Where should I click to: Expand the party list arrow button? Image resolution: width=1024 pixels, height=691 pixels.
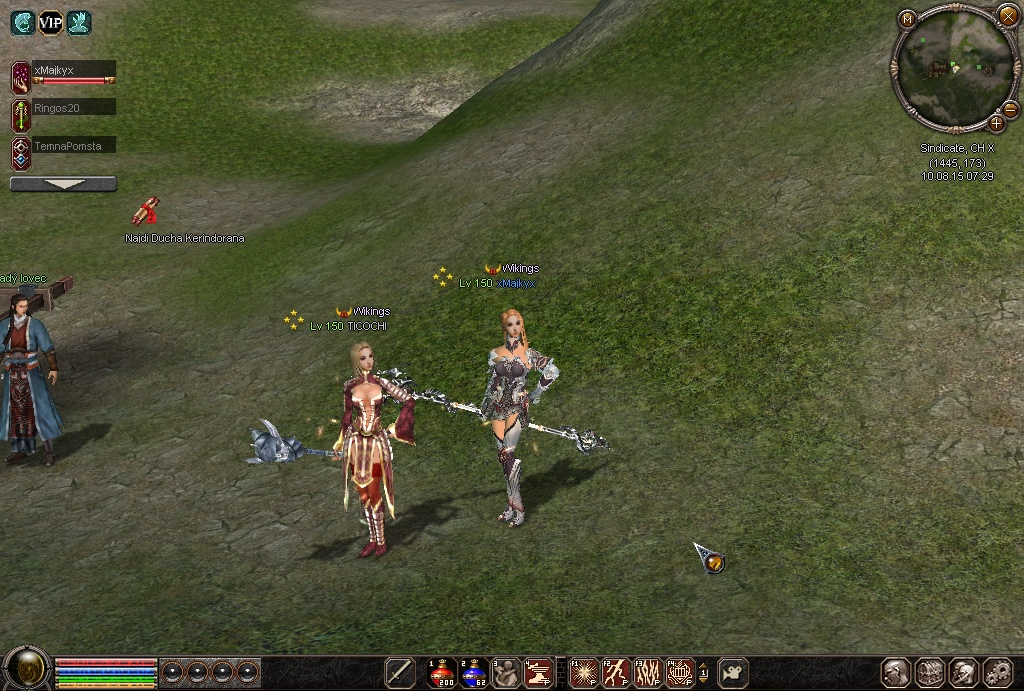tap(63, 184)
